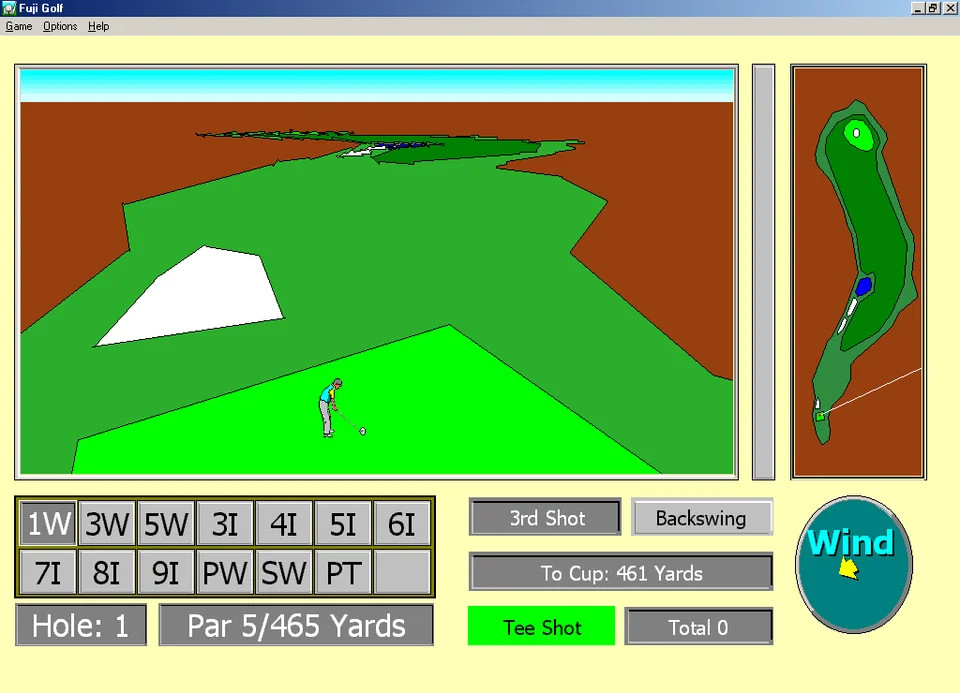Click the overhead hole map
Image resolution: width=960 pixels, height=693 pixels.
[858, 272]
